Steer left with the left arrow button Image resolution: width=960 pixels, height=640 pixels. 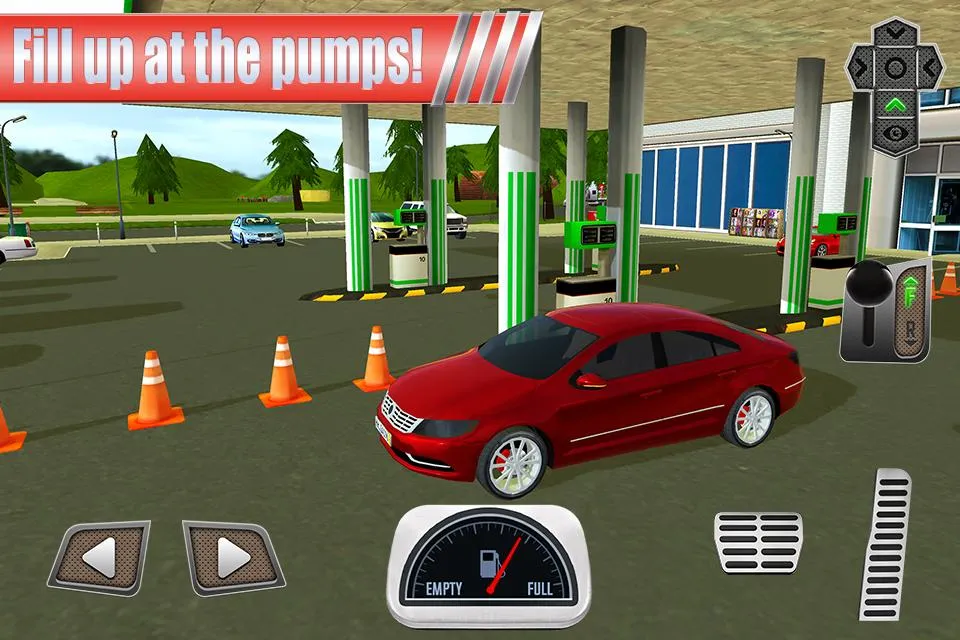point(99,558)
